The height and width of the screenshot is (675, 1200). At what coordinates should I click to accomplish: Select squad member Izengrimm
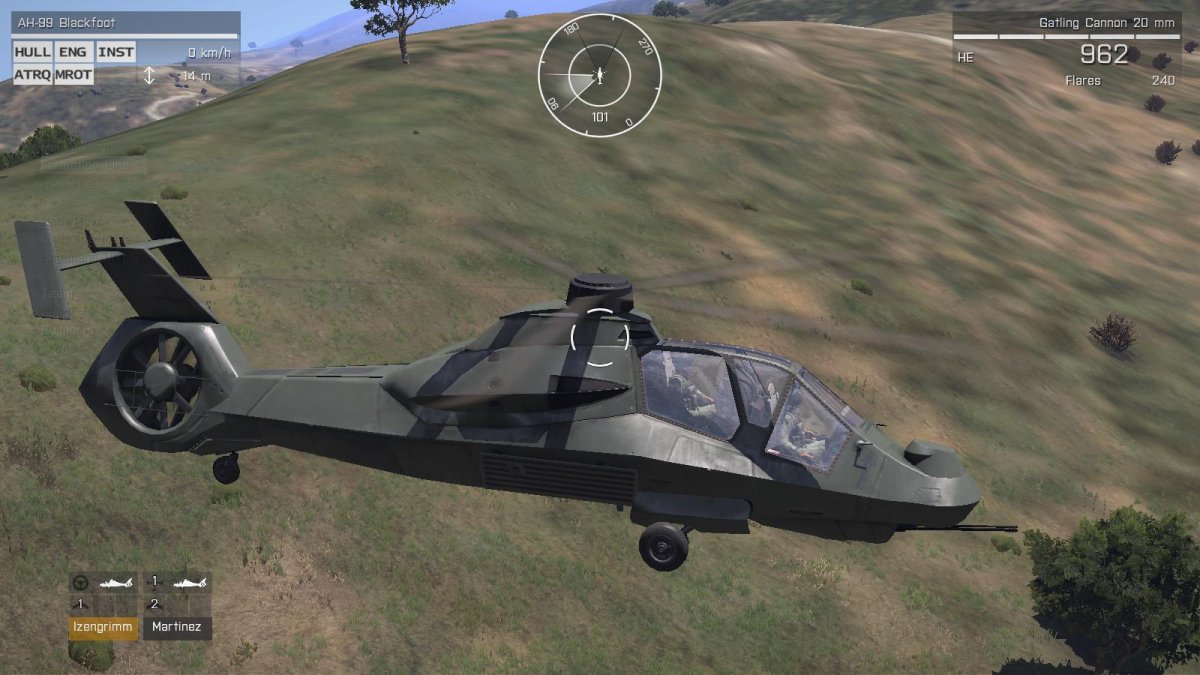click(104, 628)
